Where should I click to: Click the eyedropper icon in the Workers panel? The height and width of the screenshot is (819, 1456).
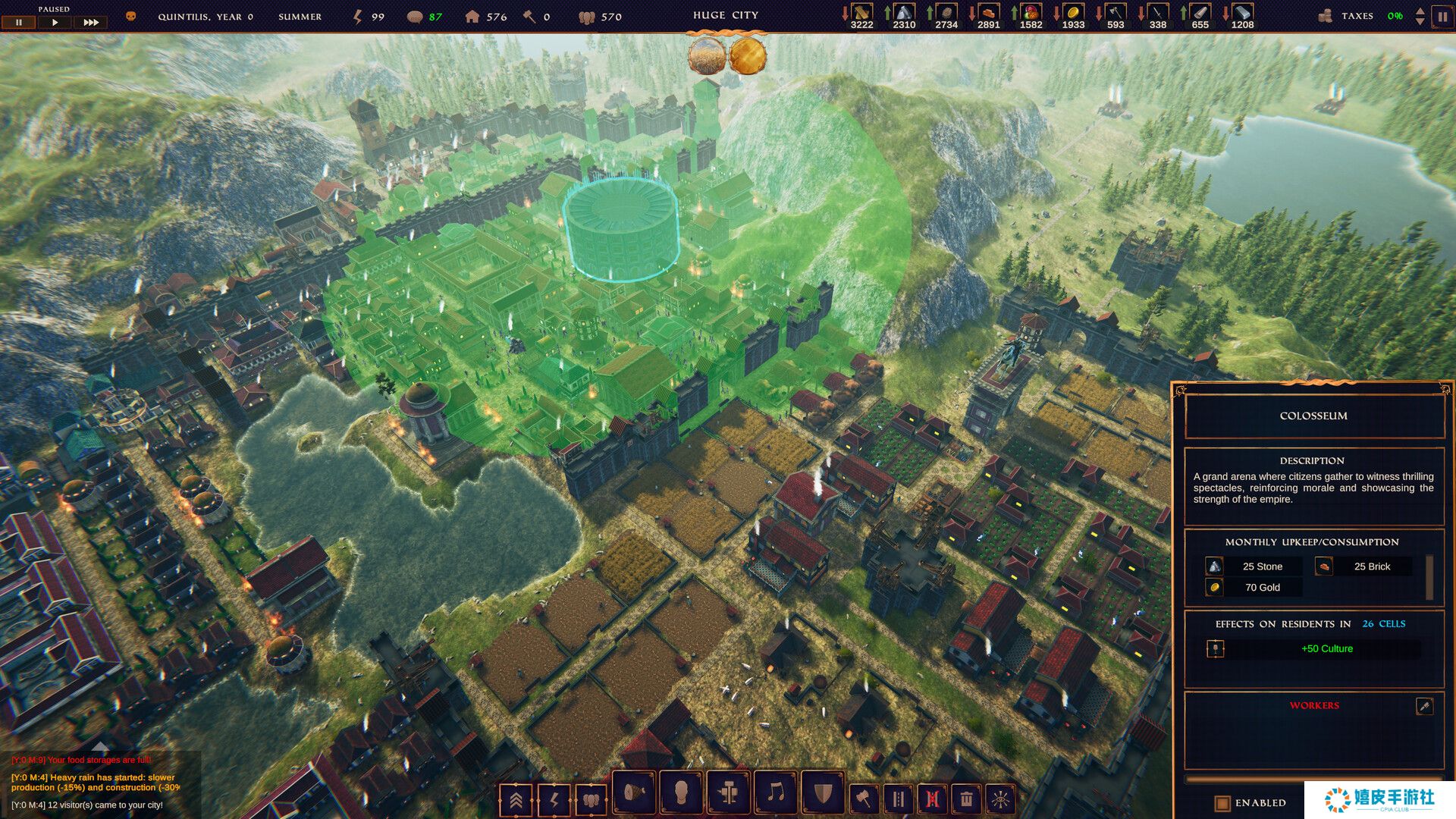click(1424, 706)
